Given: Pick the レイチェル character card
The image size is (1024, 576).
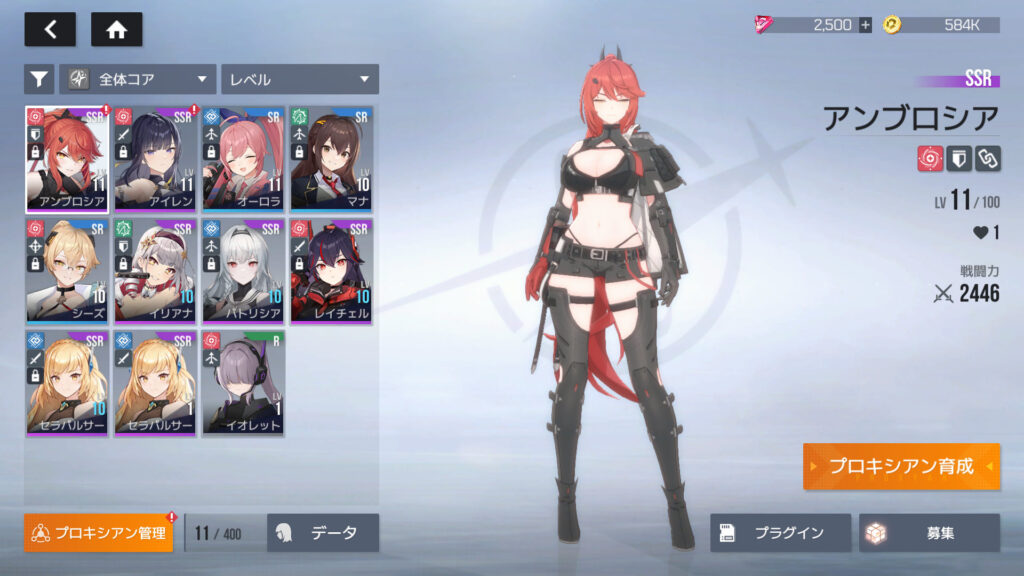Looking at the screenshot, I should pos(331,271).
